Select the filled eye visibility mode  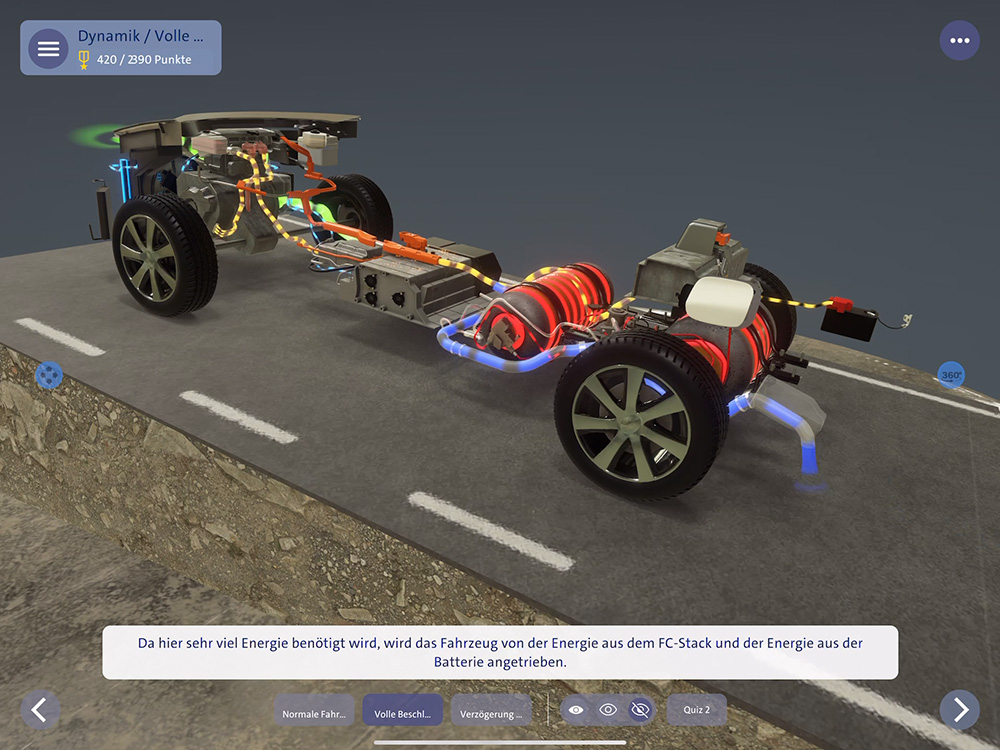[x=576, y=710]
